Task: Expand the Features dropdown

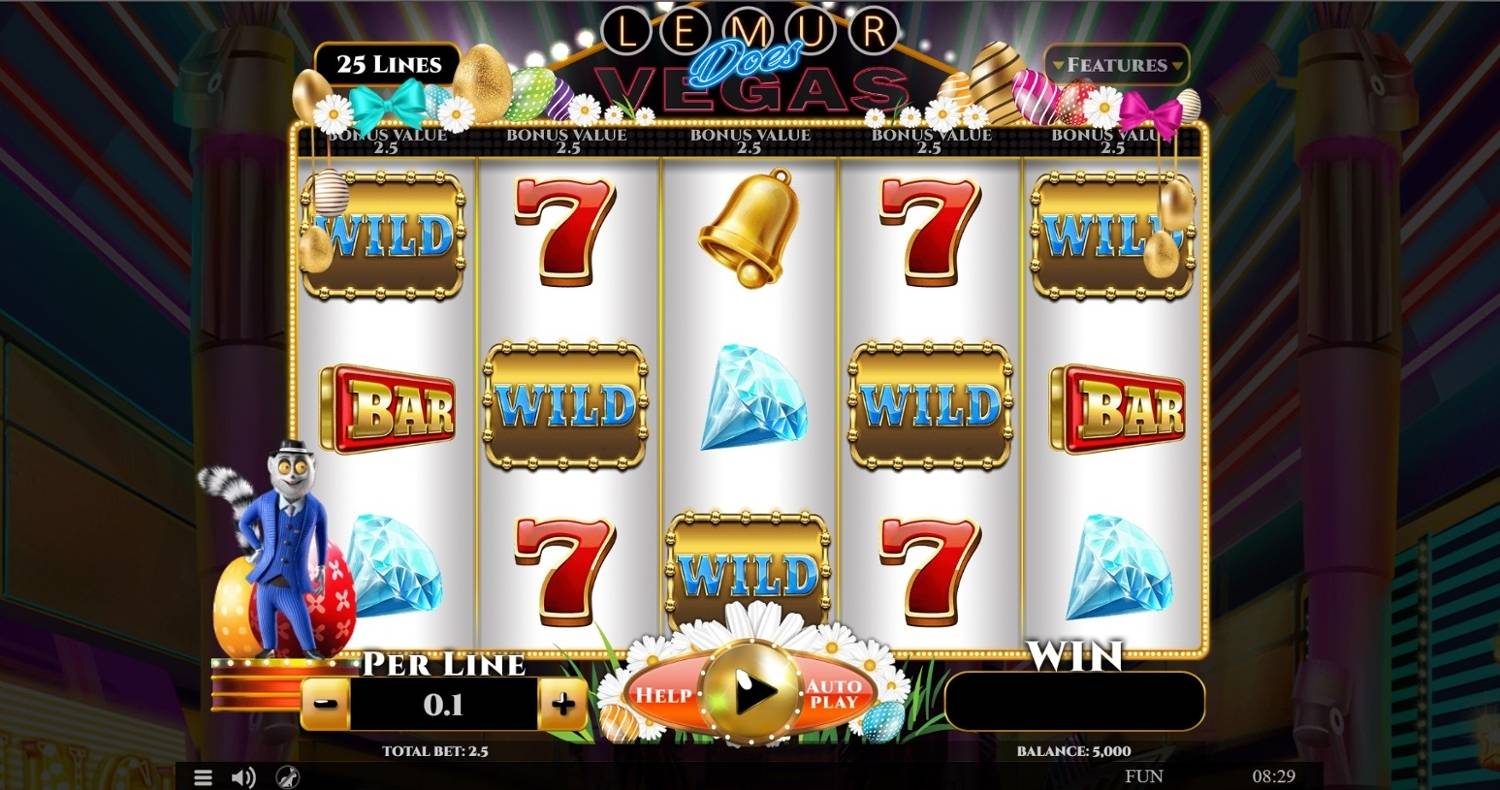Action: coord(1116,66)
